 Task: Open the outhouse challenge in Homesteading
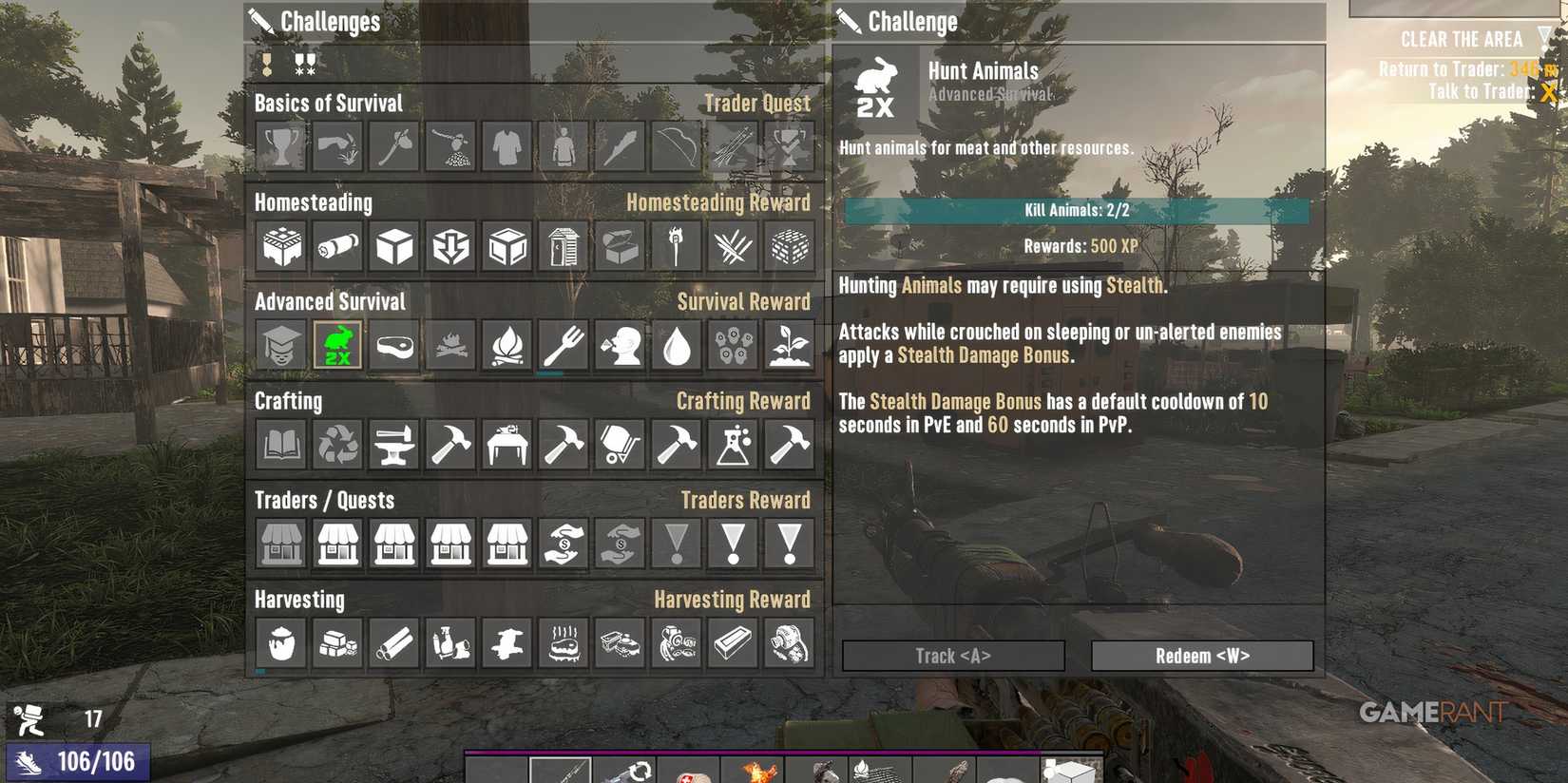click(x=562, y=246)
